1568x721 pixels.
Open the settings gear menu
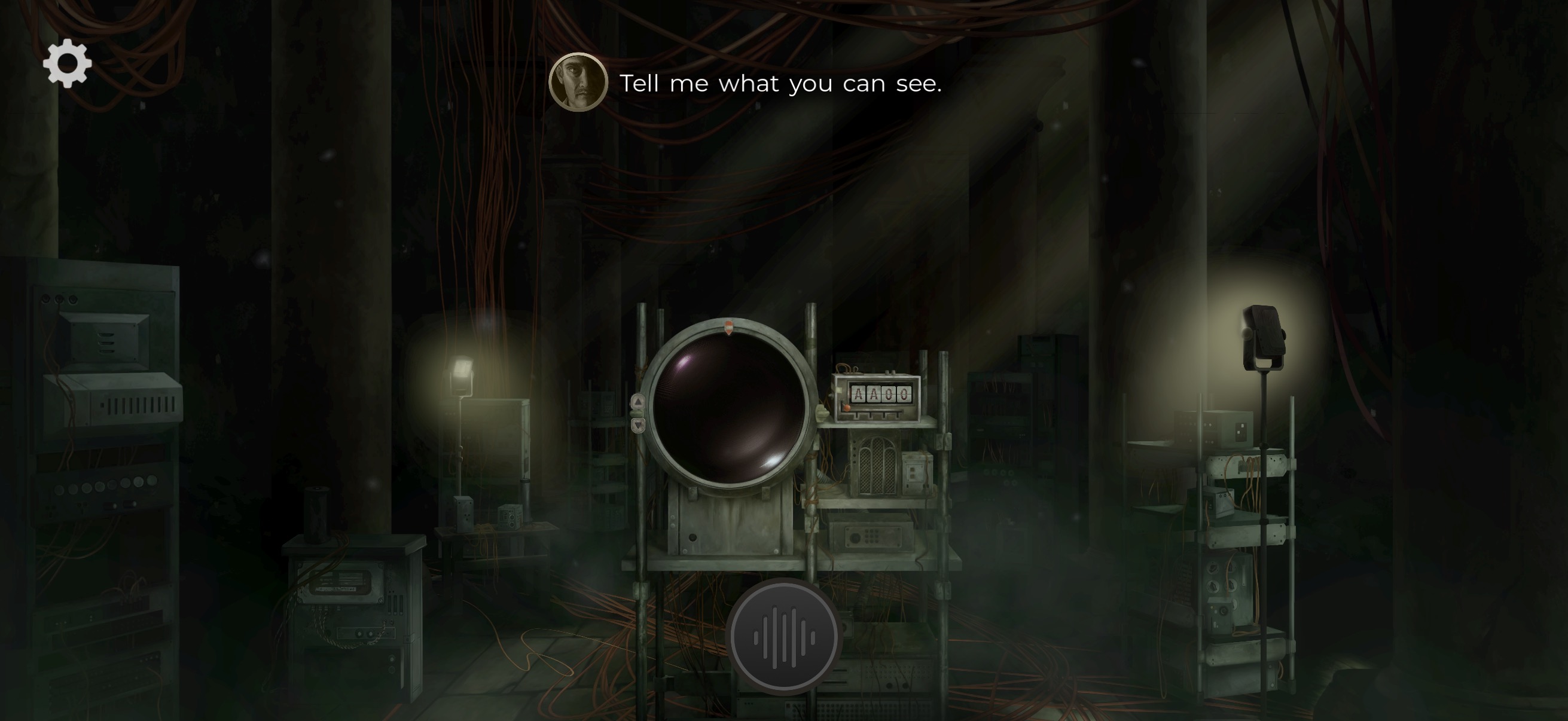tap(67, 63)
